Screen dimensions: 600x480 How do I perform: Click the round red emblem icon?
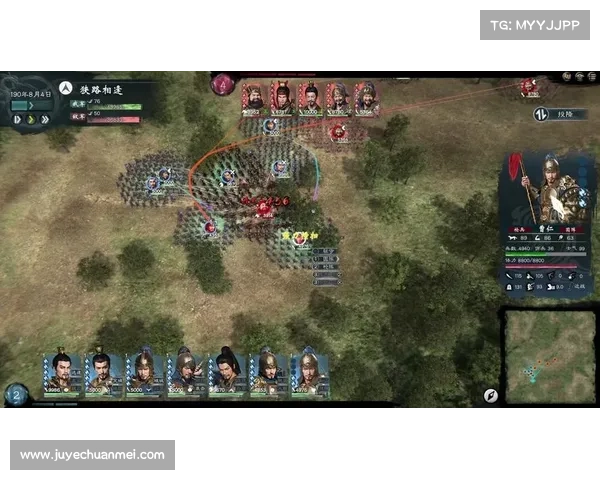pos(222,85)
